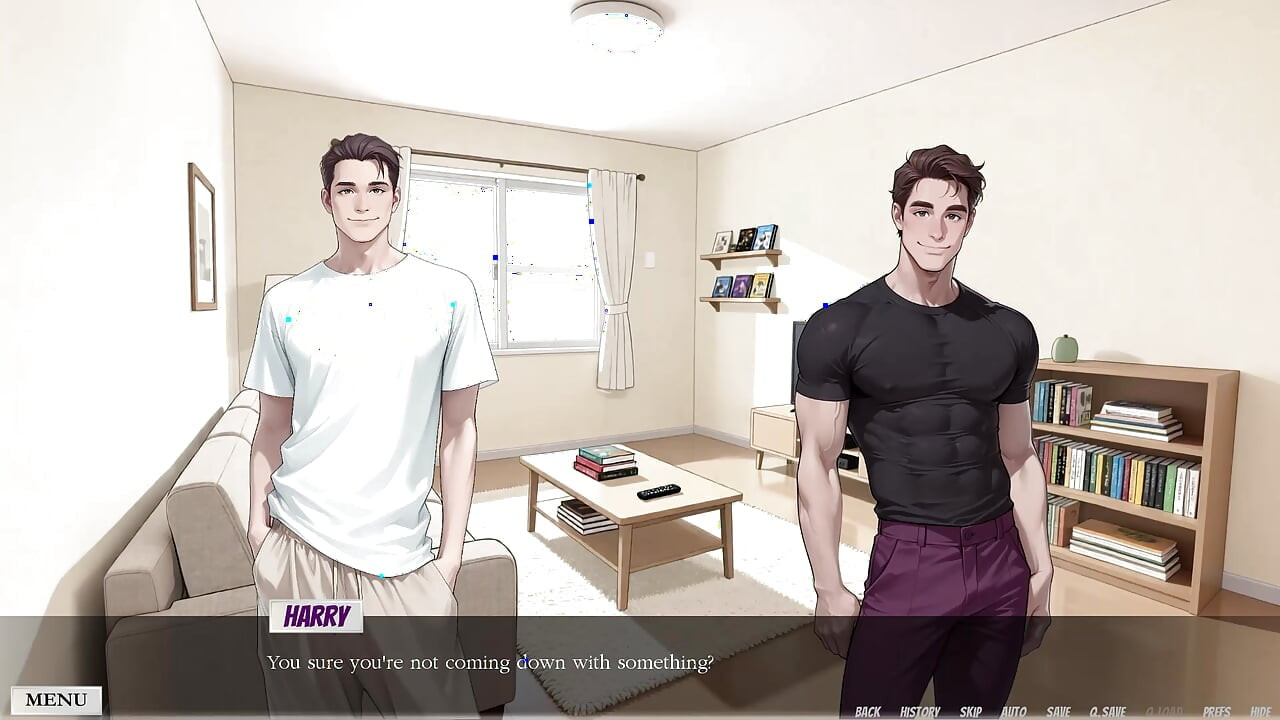
Task: Click the remote control on the table
Action: click(x=656, y=492)
